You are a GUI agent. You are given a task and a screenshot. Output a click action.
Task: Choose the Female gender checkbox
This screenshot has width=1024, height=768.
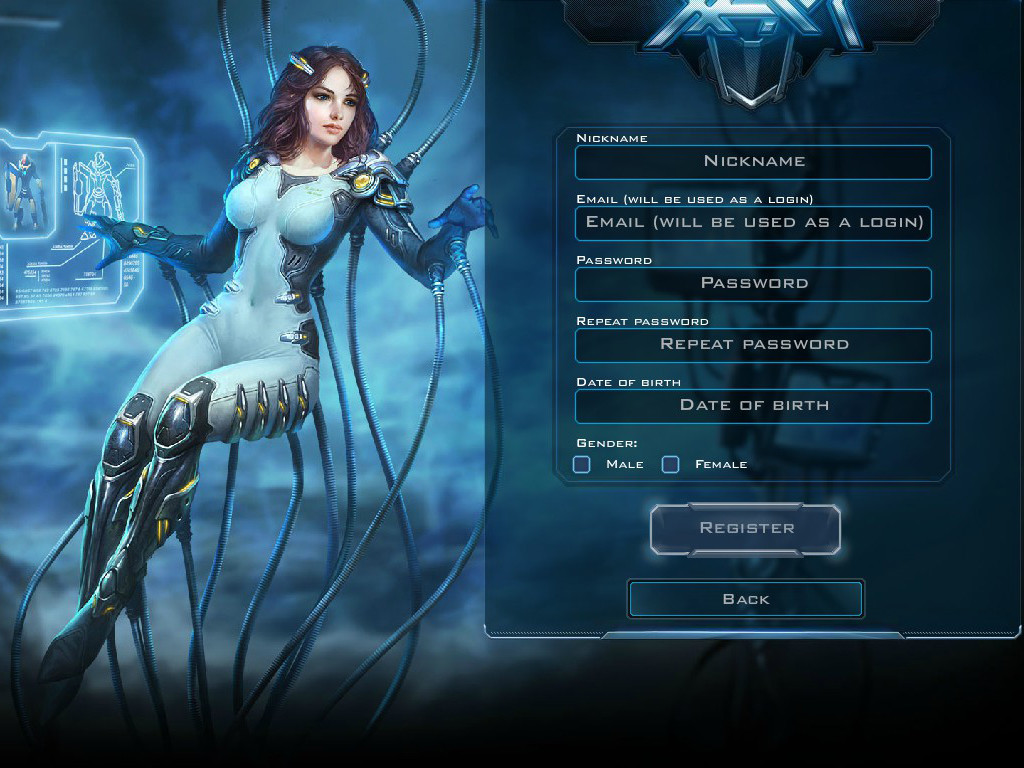[671, 464]
